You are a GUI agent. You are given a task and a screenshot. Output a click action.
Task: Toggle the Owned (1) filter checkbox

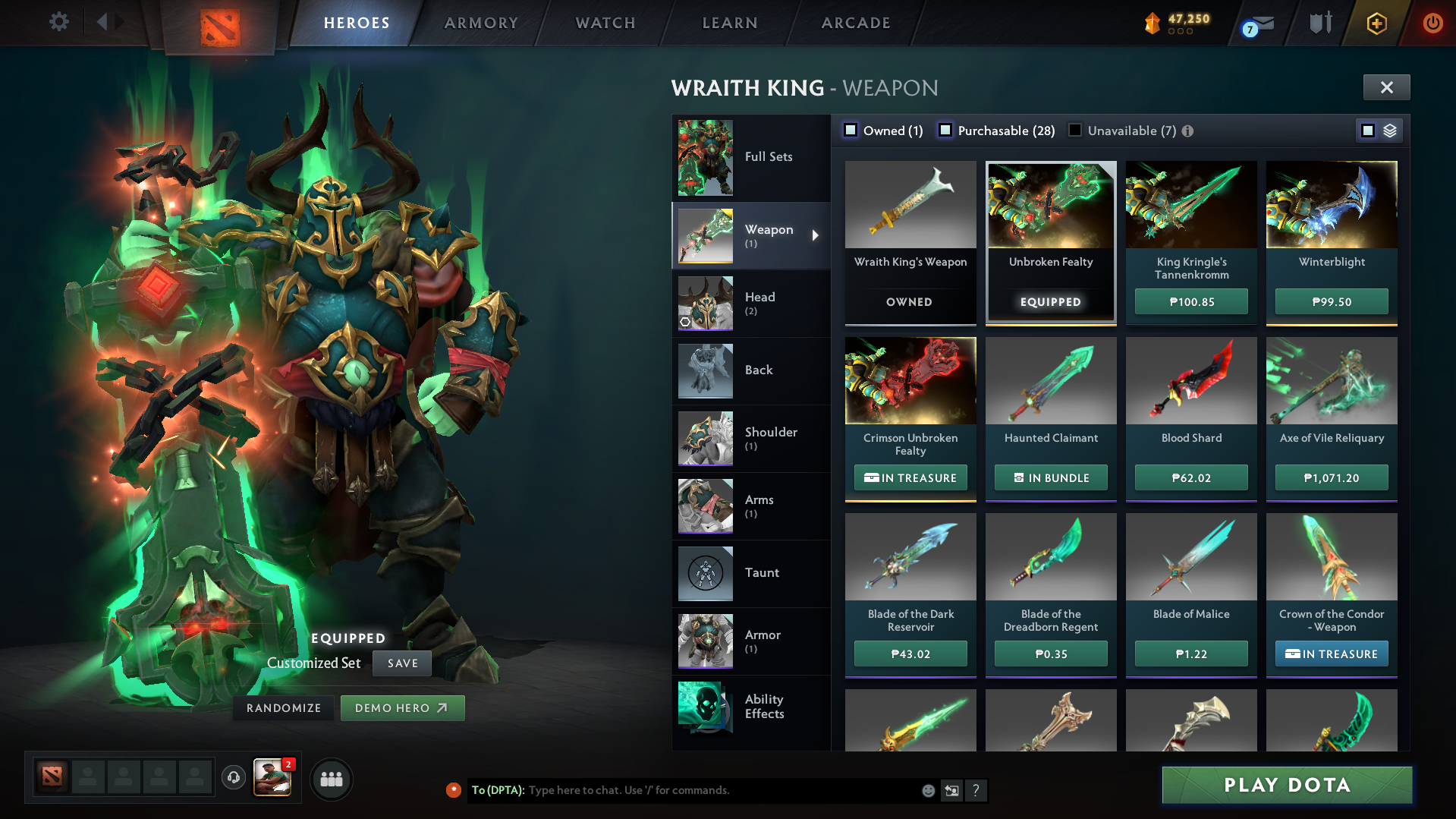click(x=851, y=130)
